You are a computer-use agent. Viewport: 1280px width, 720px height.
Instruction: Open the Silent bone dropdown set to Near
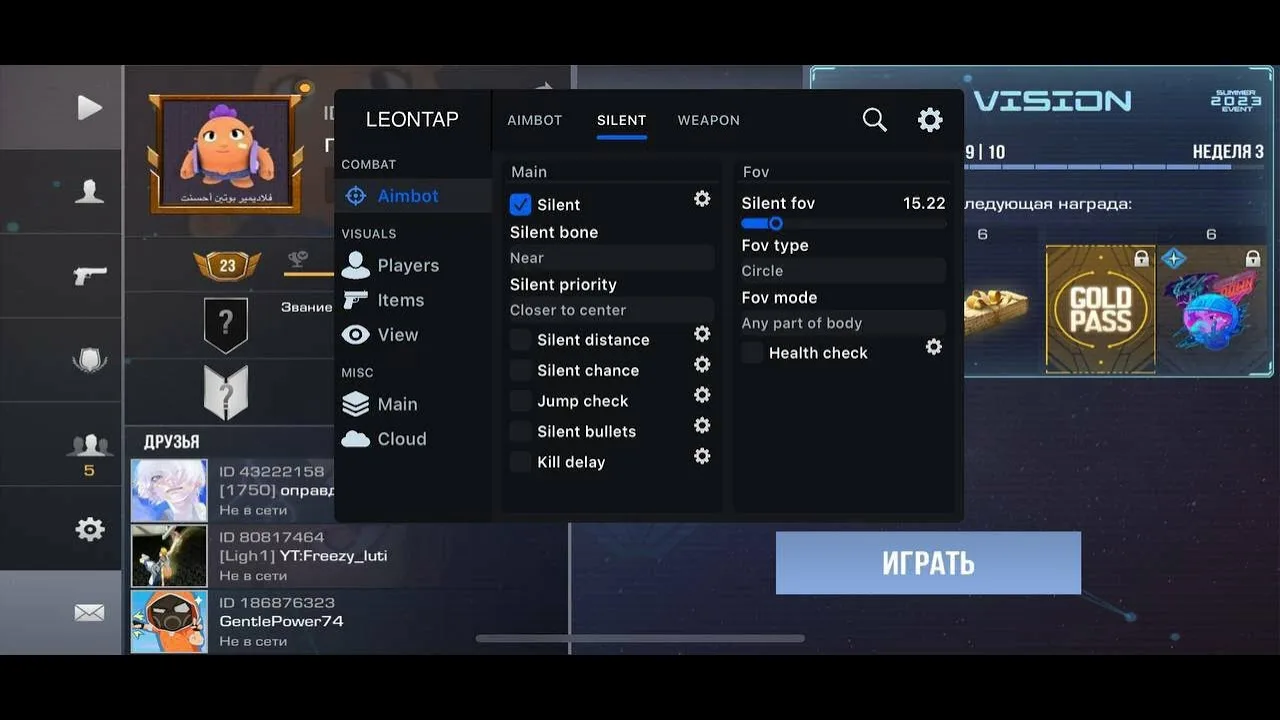pos(610,257)
